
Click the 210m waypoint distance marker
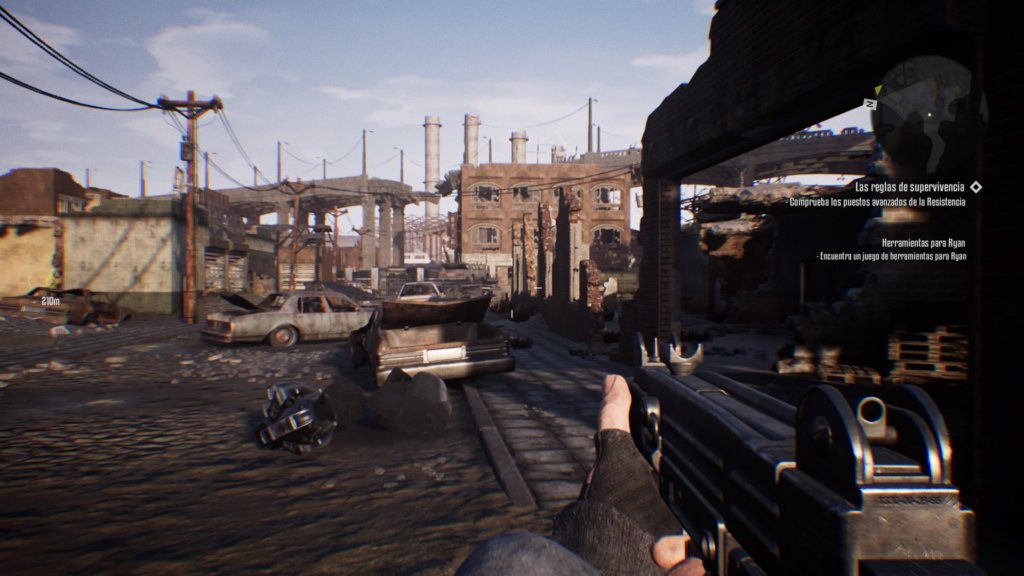point(49,300)
